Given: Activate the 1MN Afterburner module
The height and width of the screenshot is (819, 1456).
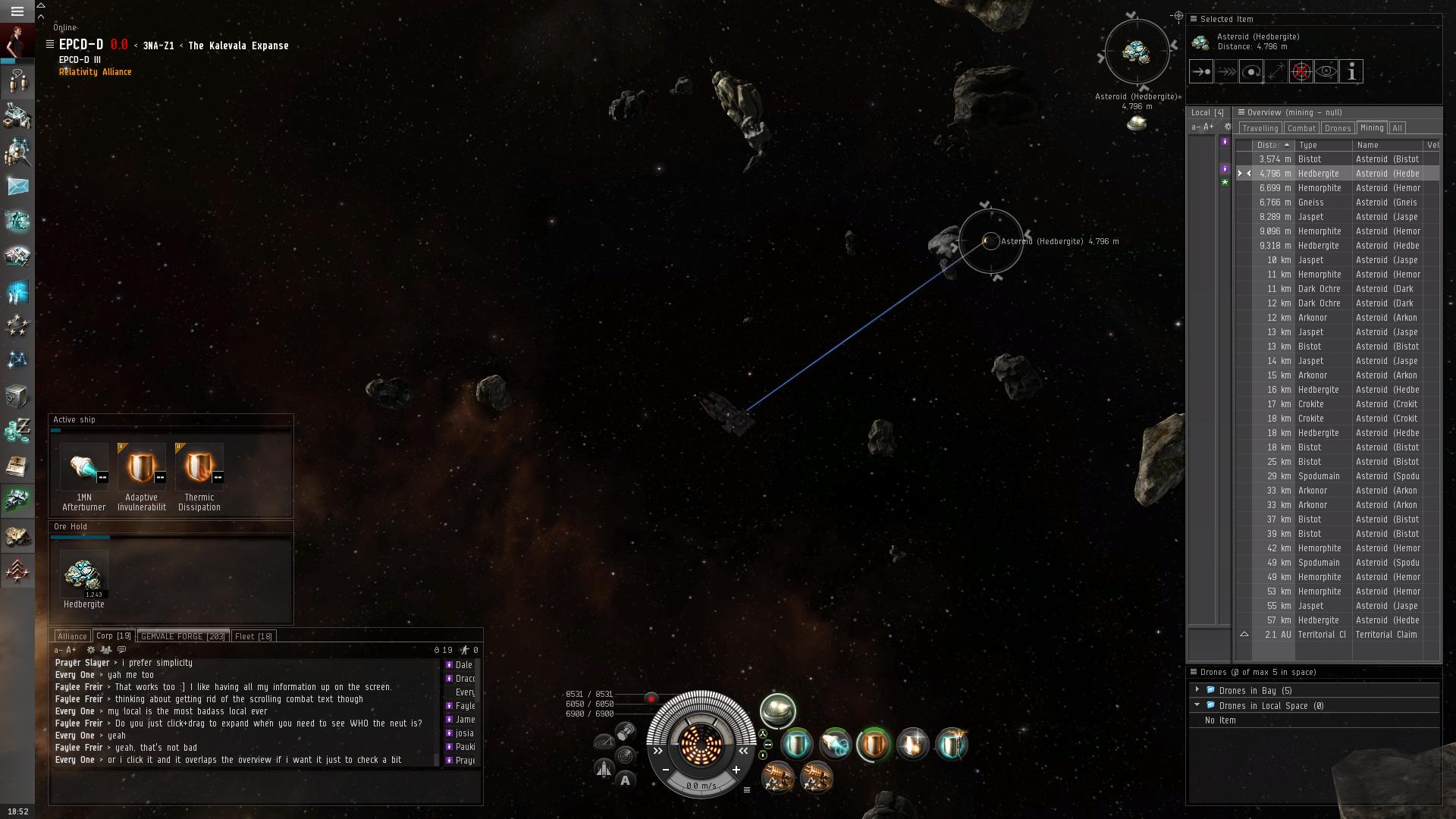Looking at the screenshot, I should pyautogui.click(x=83, y=467).
